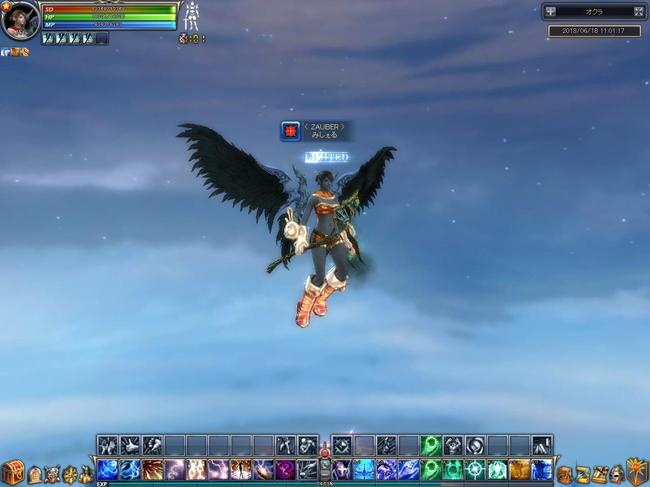Use the green spiral skill in the upper hotbar
650x487 pixels.
[431, 445]
